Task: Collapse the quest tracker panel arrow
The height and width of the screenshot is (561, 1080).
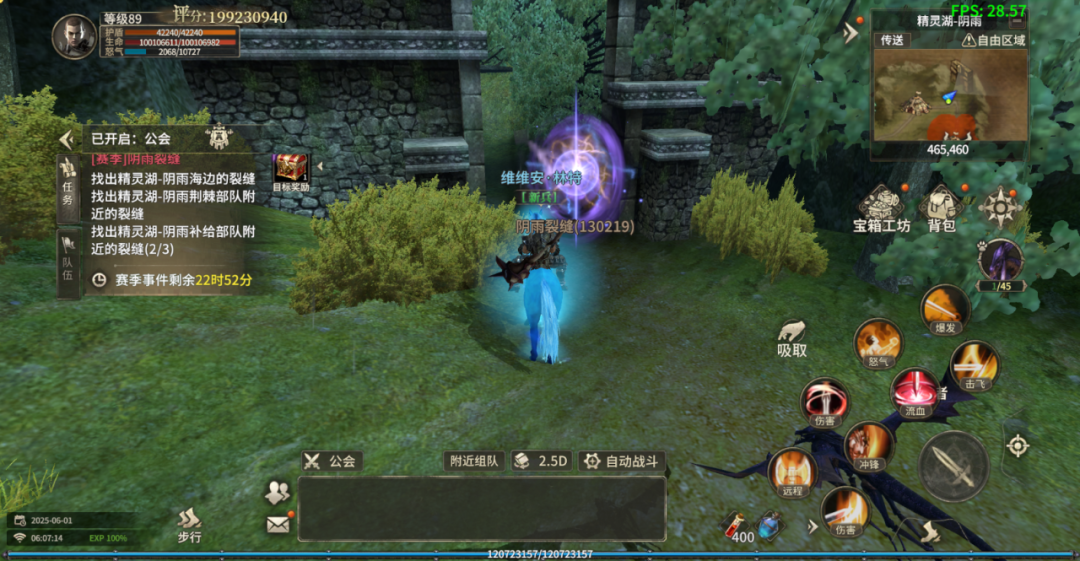Action: tap(67, 139)
